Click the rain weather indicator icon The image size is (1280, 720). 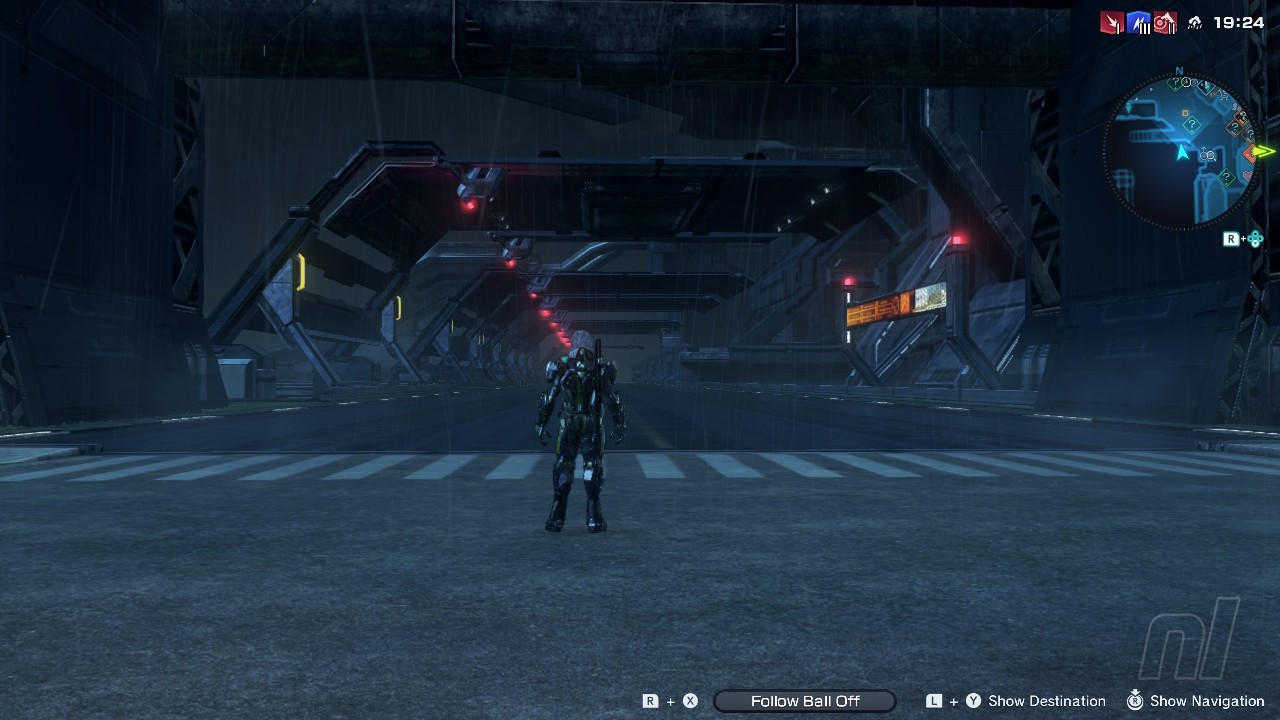click(x=1194, y=23)
